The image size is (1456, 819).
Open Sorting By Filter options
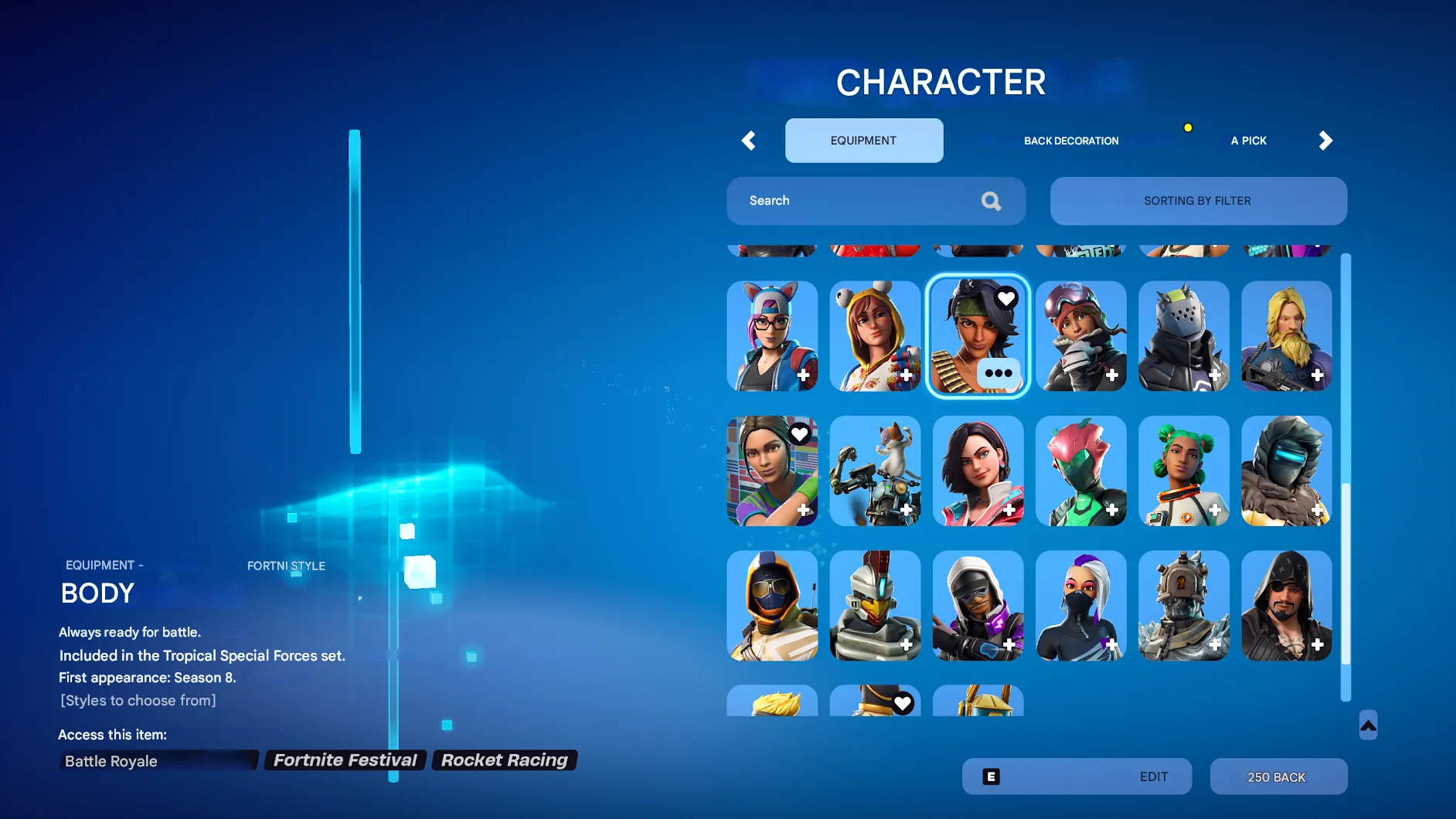1197,201
